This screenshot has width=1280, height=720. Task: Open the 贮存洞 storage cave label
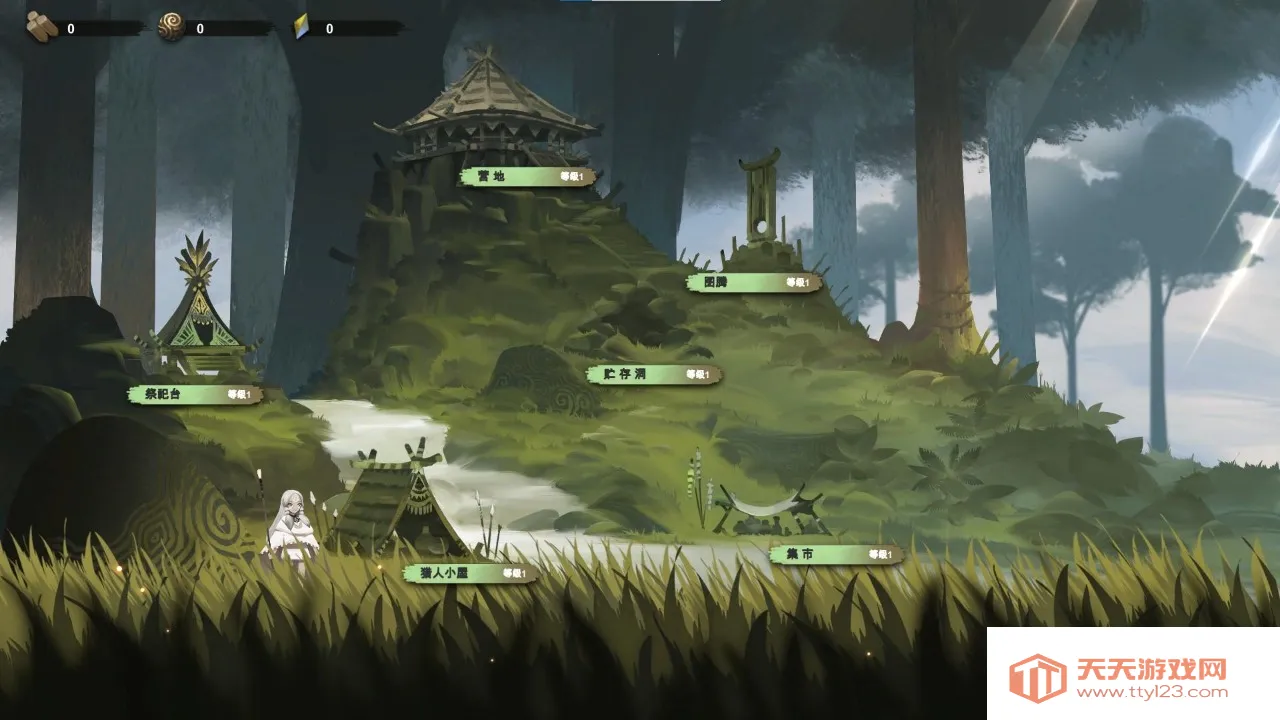coord(654,375)
